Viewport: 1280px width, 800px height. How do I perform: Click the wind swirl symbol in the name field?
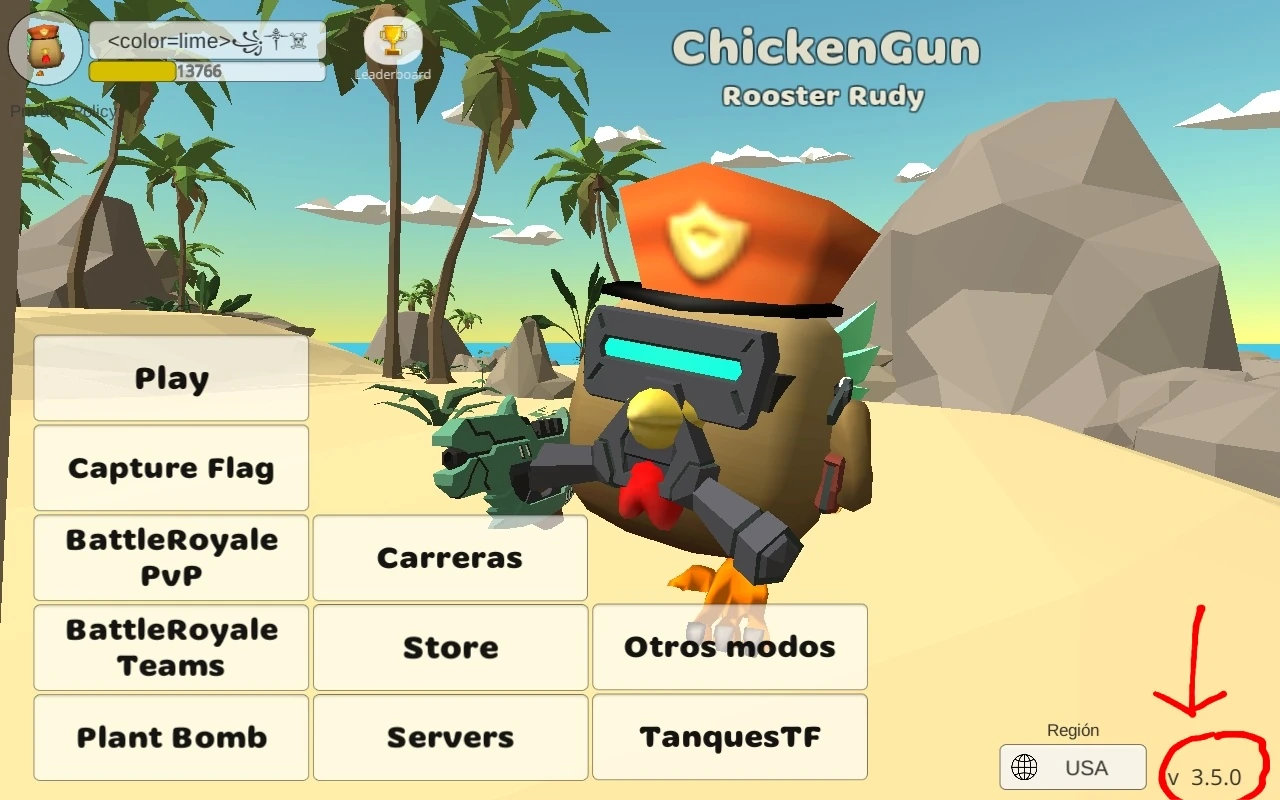point(252,42)
